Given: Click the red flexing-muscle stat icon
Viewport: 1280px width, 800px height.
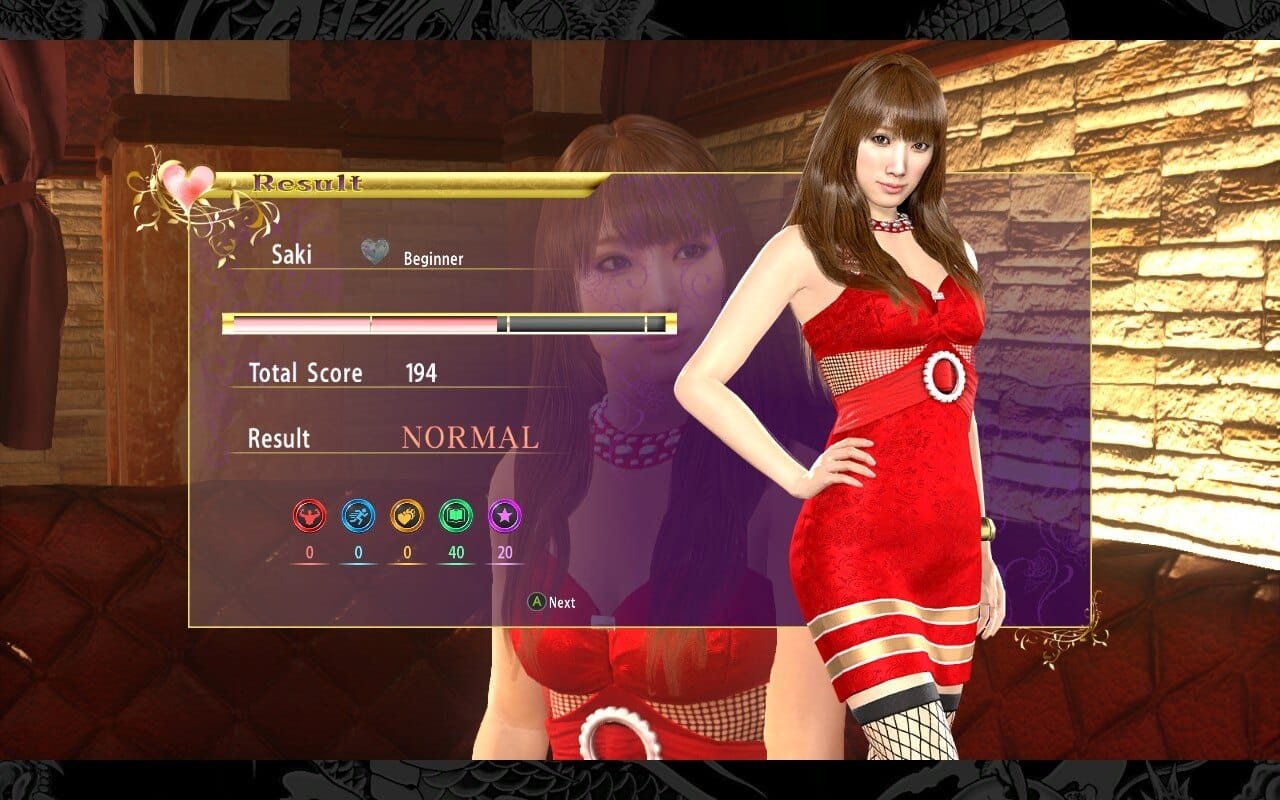Looking at the screenshot, I should [309, 516].
